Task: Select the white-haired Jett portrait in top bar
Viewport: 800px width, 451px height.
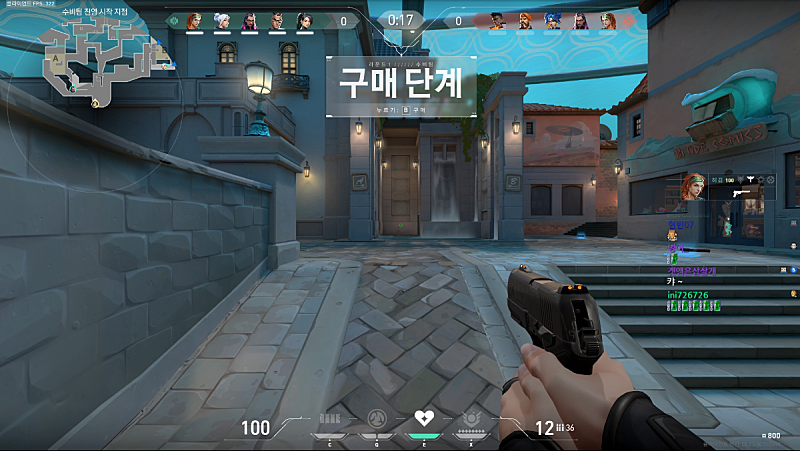Action: click(x=221, y=20)
